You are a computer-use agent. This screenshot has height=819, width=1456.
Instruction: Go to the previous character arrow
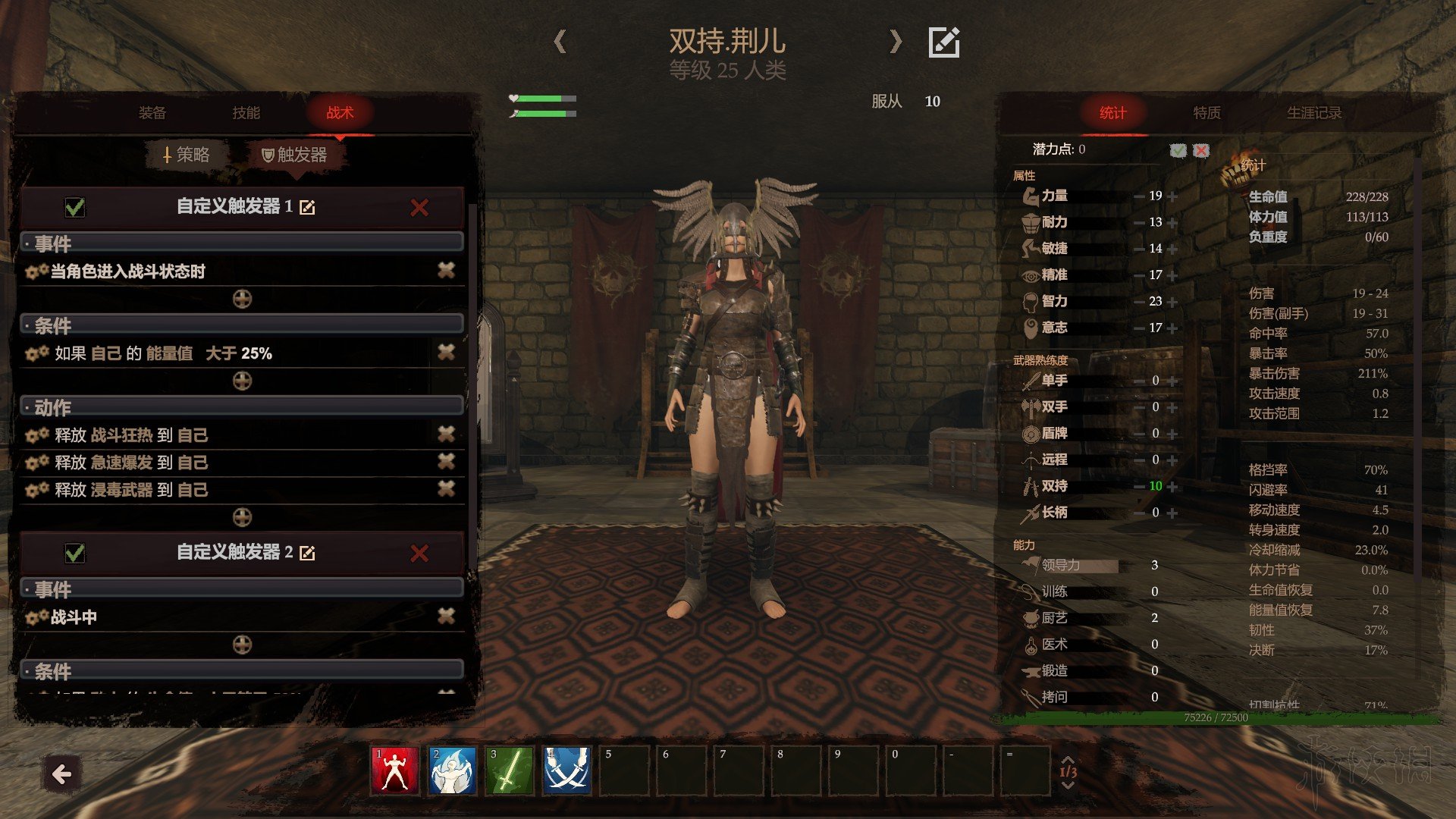tap(560, 41)
